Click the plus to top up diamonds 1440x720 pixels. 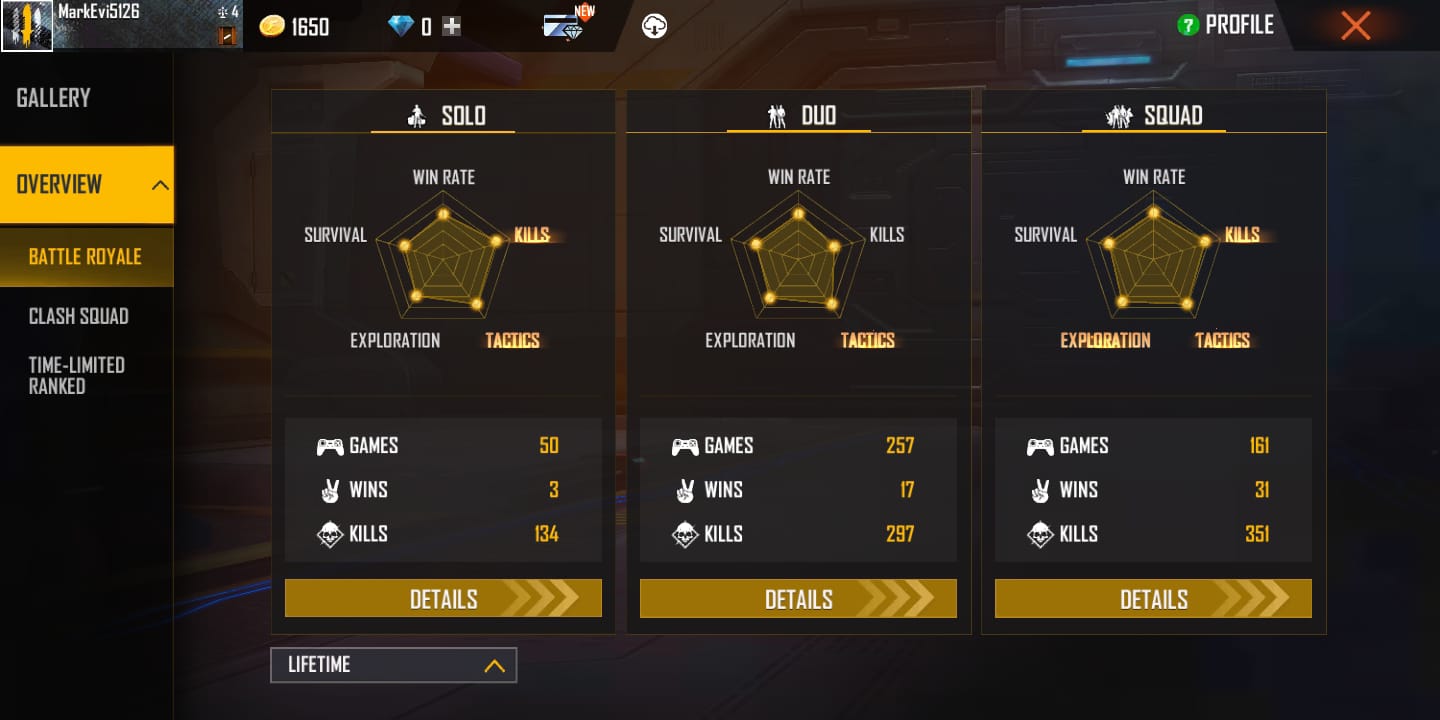pos(451,25)
